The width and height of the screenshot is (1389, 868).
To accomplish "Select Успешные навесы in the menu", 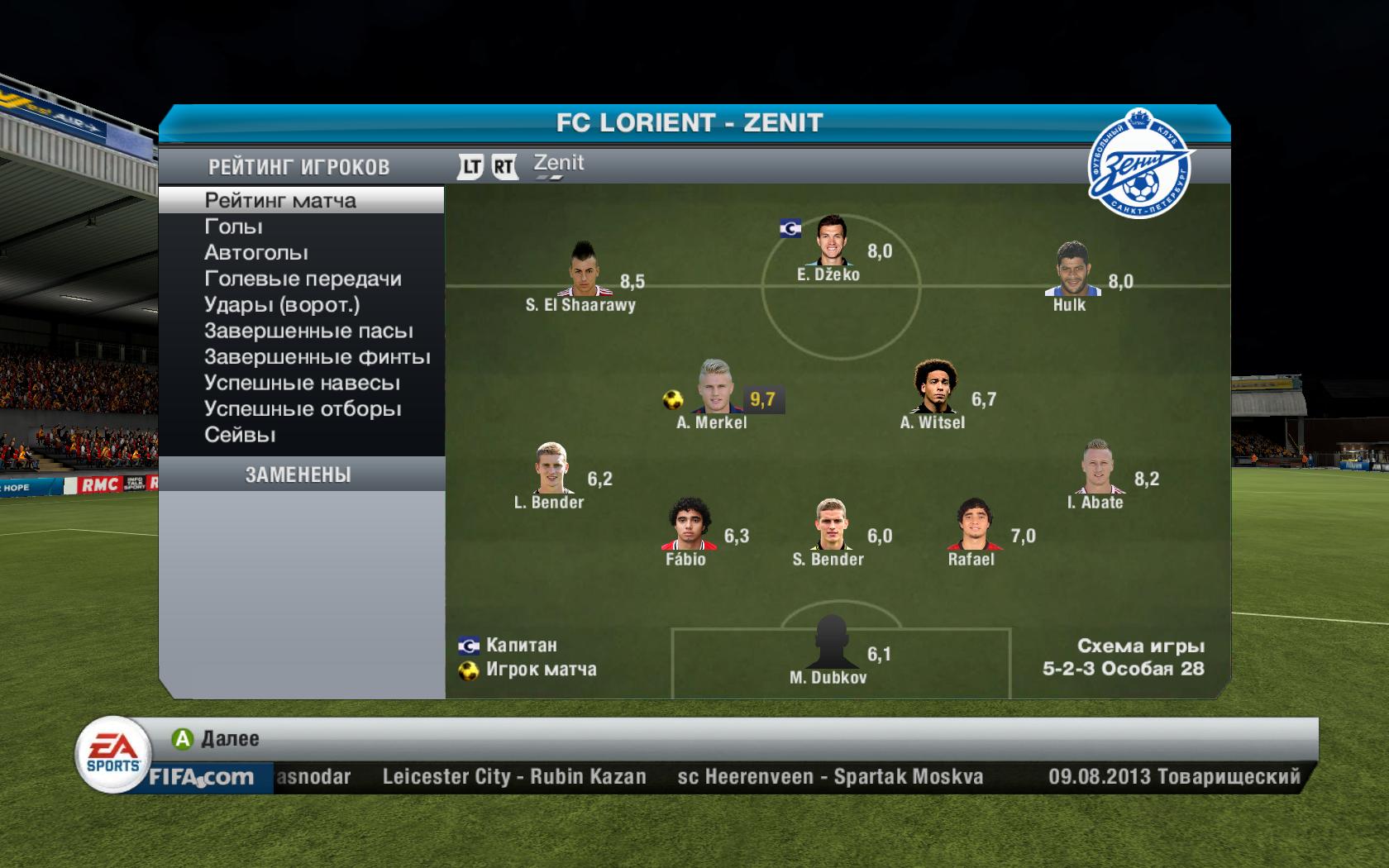I will tap(302, 384).
